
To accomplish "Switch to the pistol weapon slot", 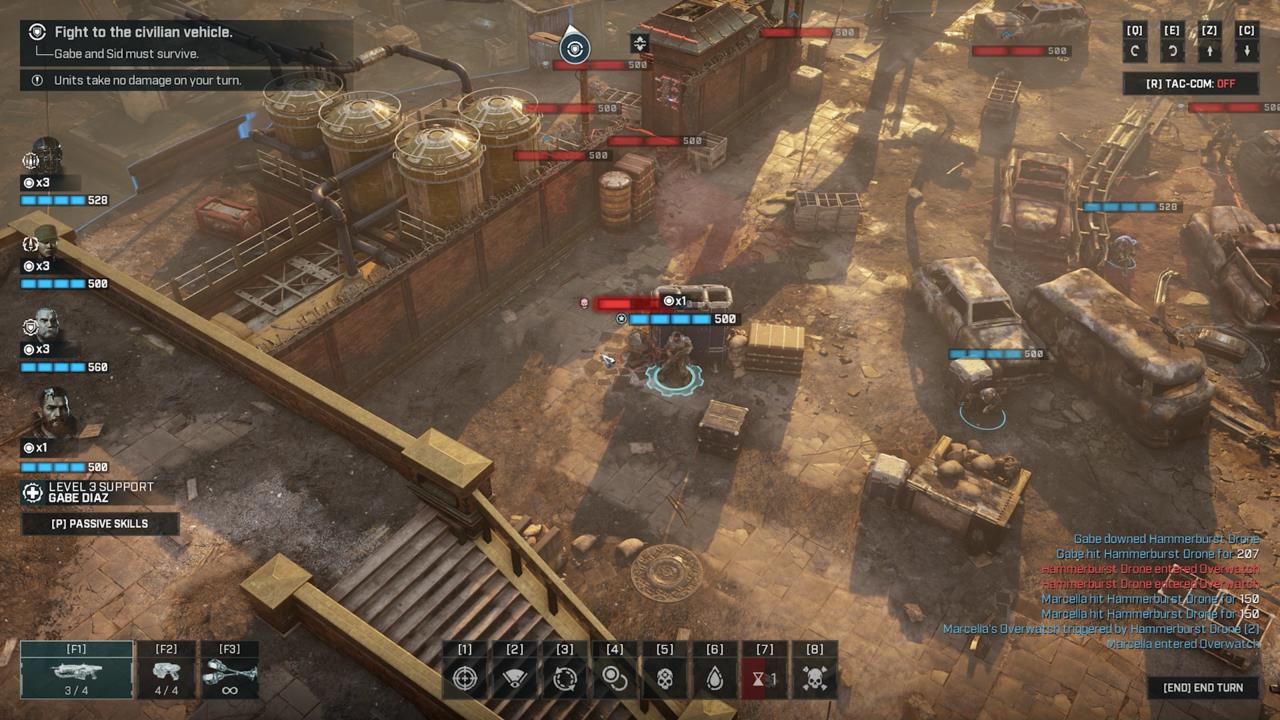I will point(166,671).
